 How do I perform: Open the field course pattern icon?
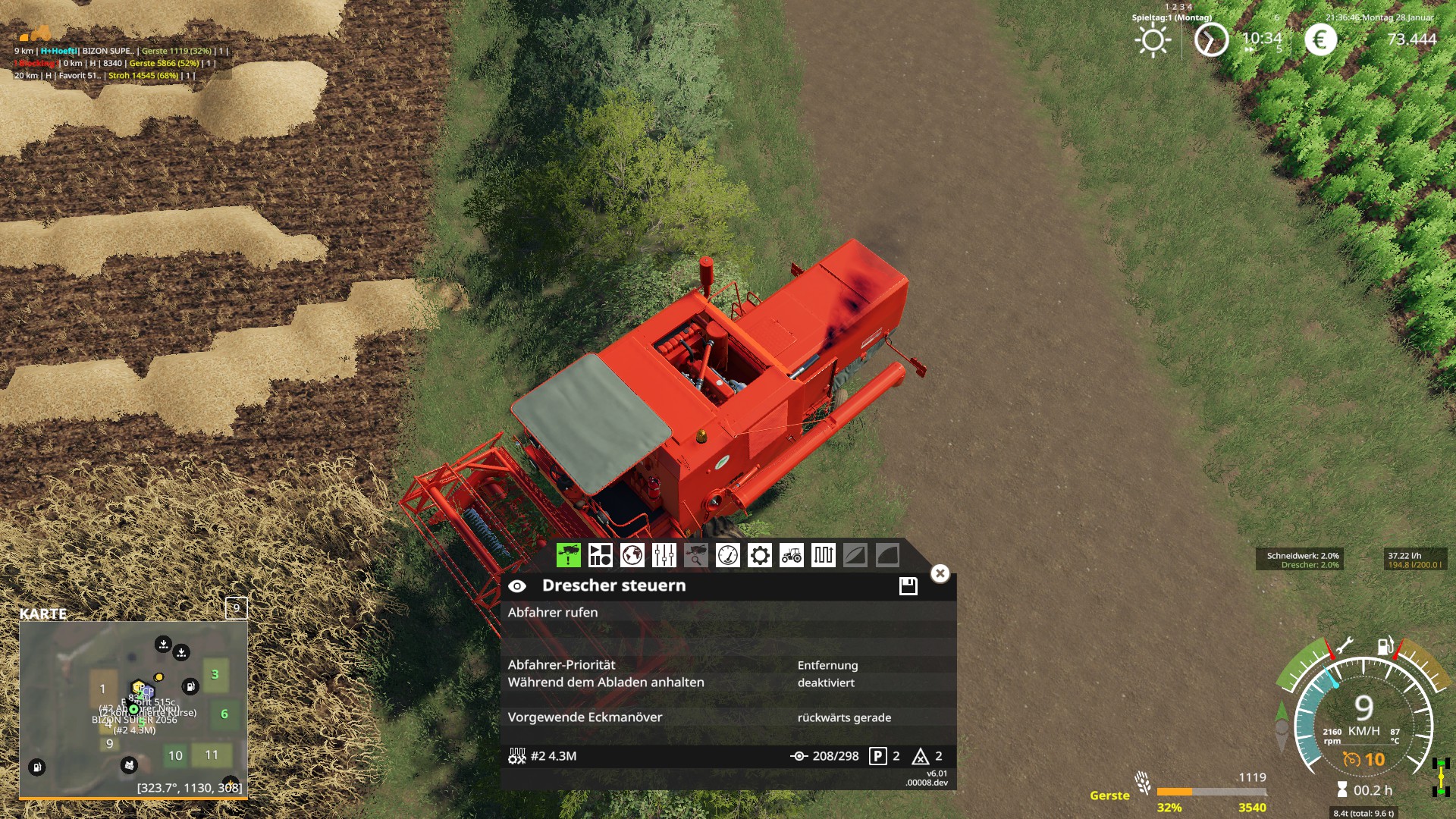824,556
